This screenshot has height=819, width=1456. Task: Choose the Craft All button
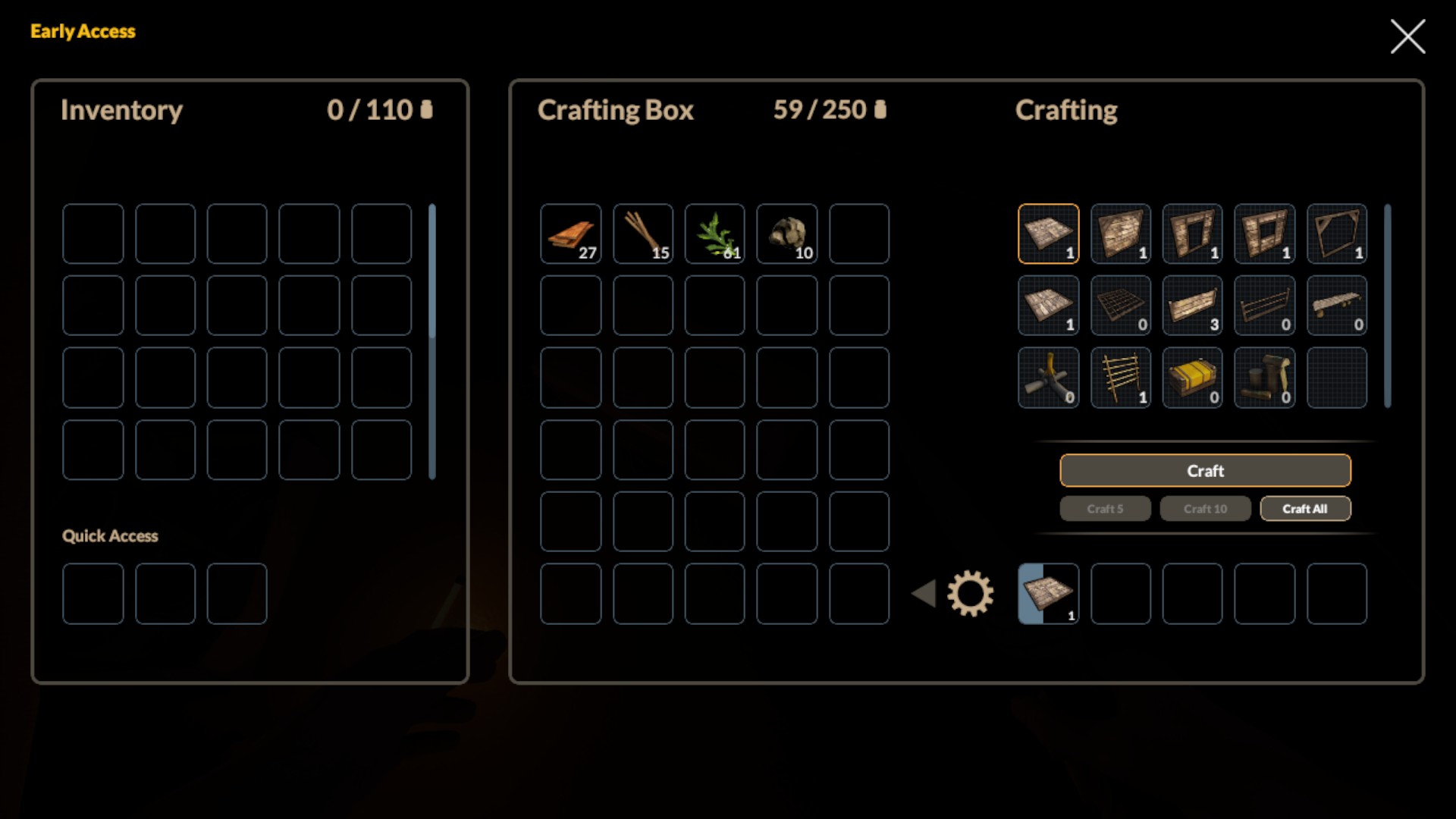pyautogui.click(x=1305, y=509)
